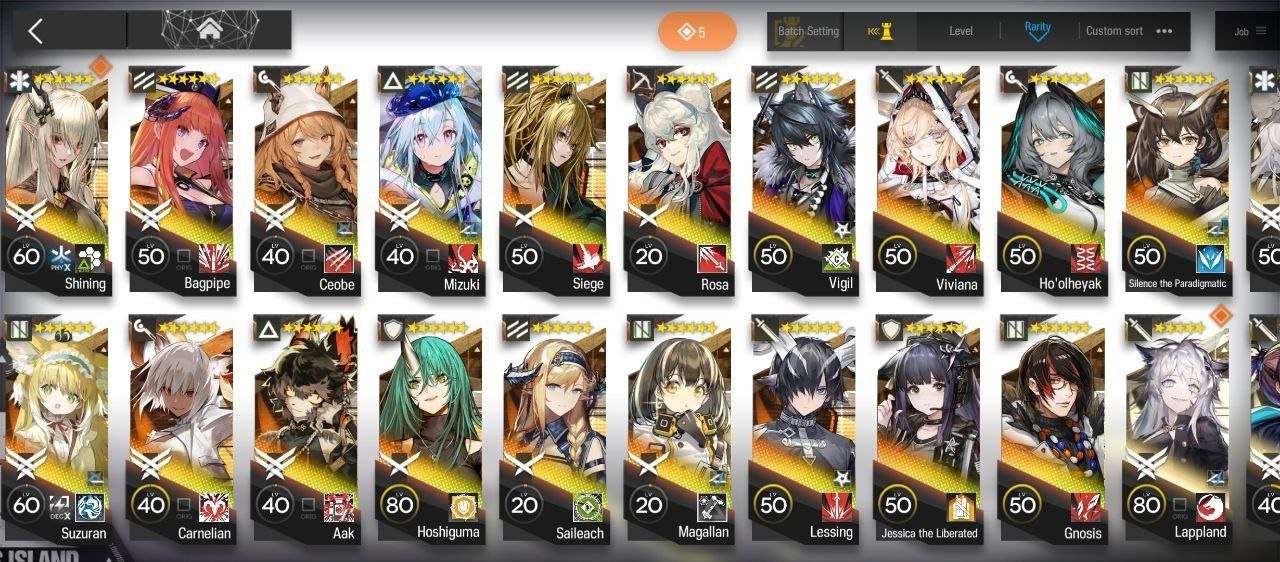Choose Jessica the Liberated card
Image resolution: width=1280 pixels, height=562 pixels.
point(928,428)
